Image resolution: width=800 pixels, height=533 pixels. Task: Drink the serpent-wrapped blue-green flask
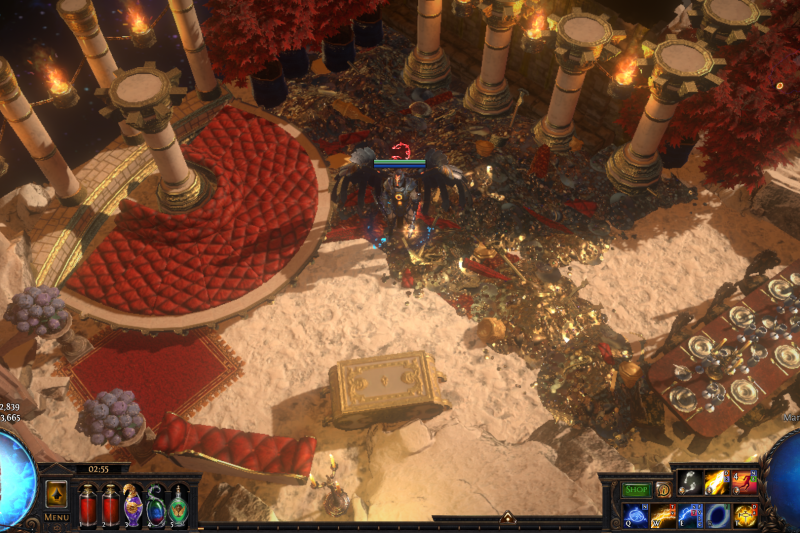156,503
